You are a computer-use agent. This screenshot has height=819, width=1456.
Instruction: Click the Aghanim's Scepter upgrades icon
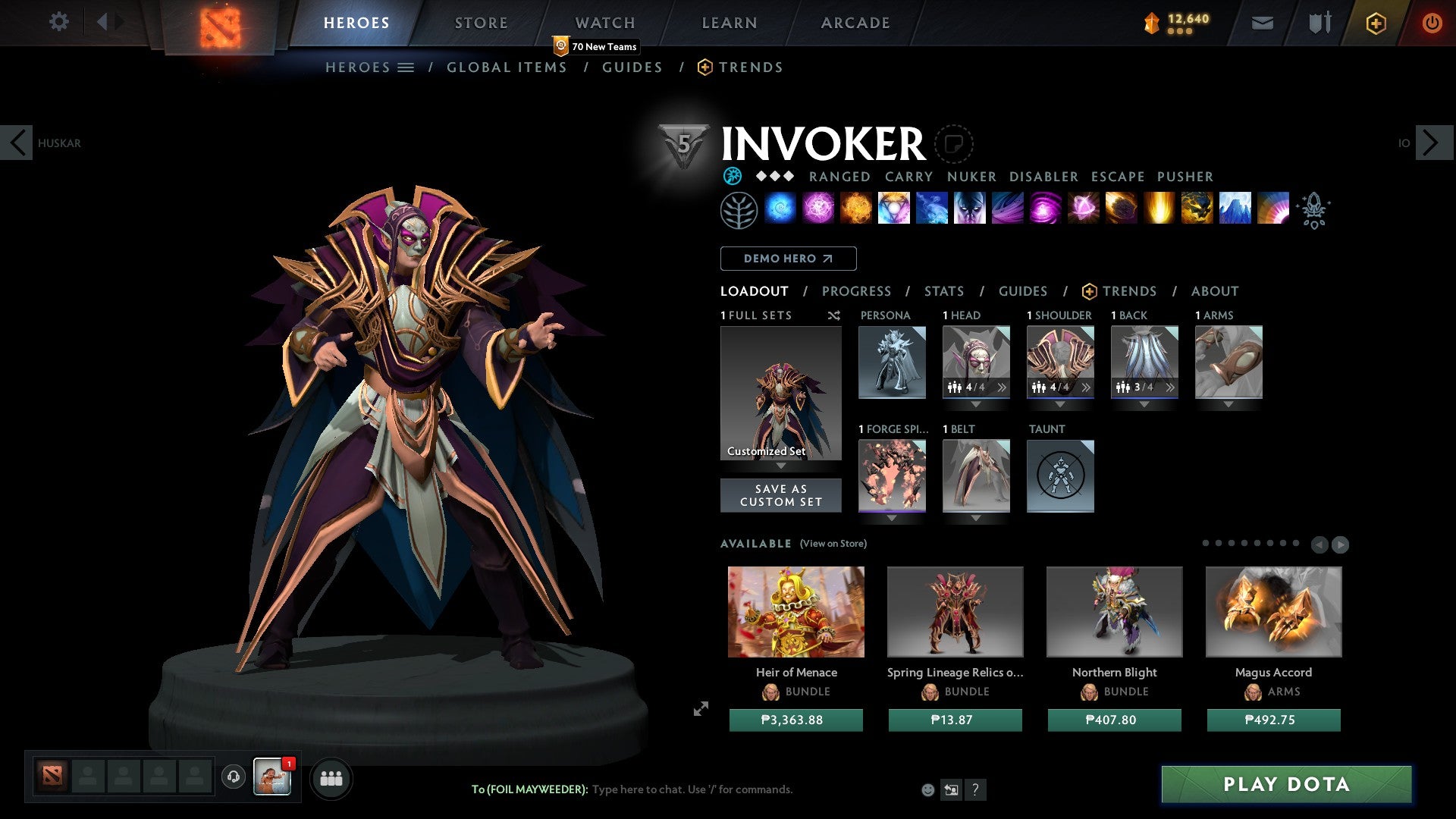pyautogui.click(x=1316, y=211)
